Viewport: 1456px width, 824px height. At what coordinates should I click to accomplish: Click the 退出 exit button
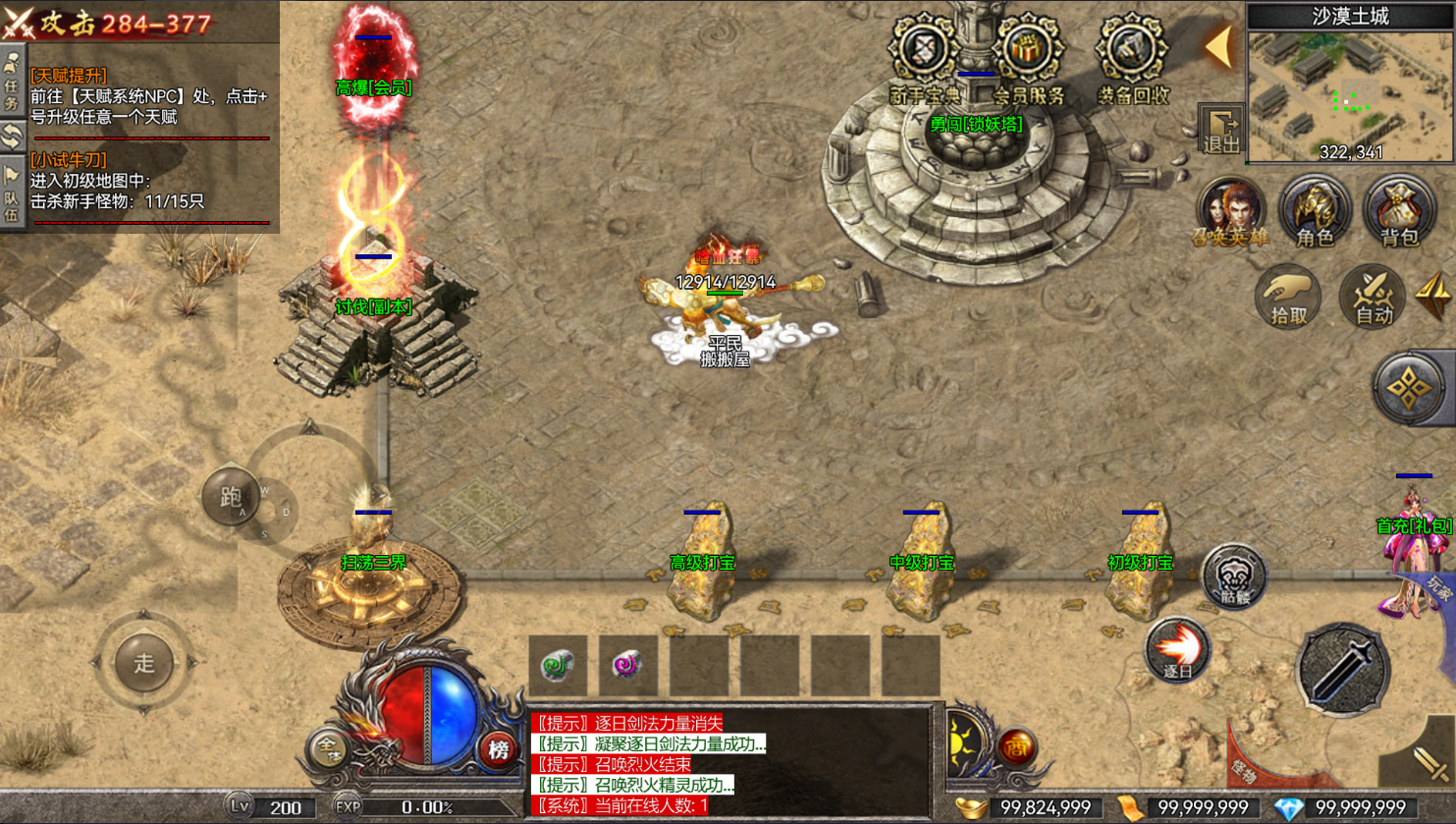tap(1221, 131)
